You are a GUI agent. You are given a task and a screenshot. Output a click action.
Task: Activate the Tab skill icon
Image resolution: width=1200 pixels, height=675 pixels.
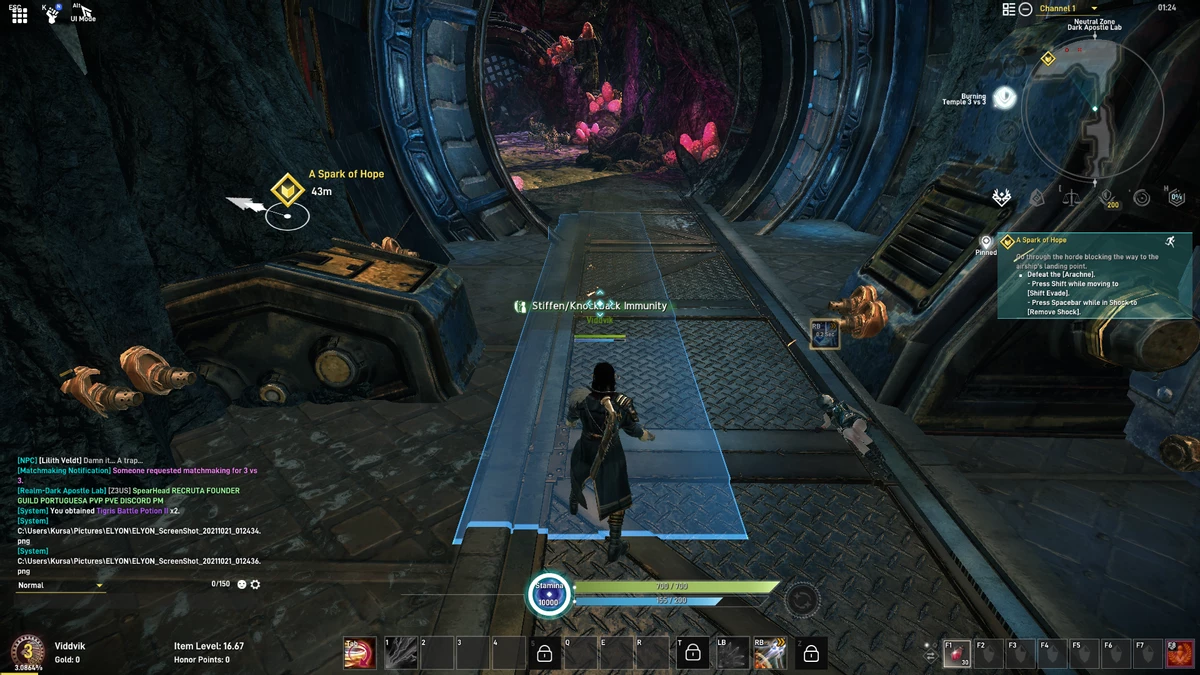coord(360,653)
